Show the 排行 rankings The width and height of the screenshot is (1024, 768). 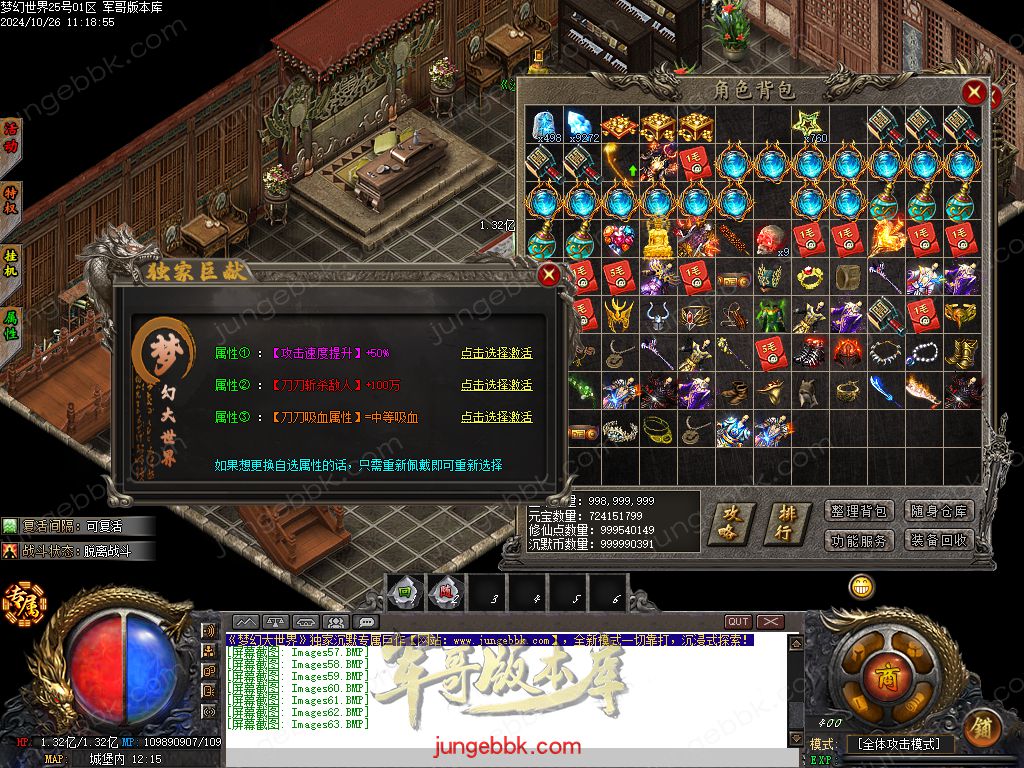pos(787,523)
